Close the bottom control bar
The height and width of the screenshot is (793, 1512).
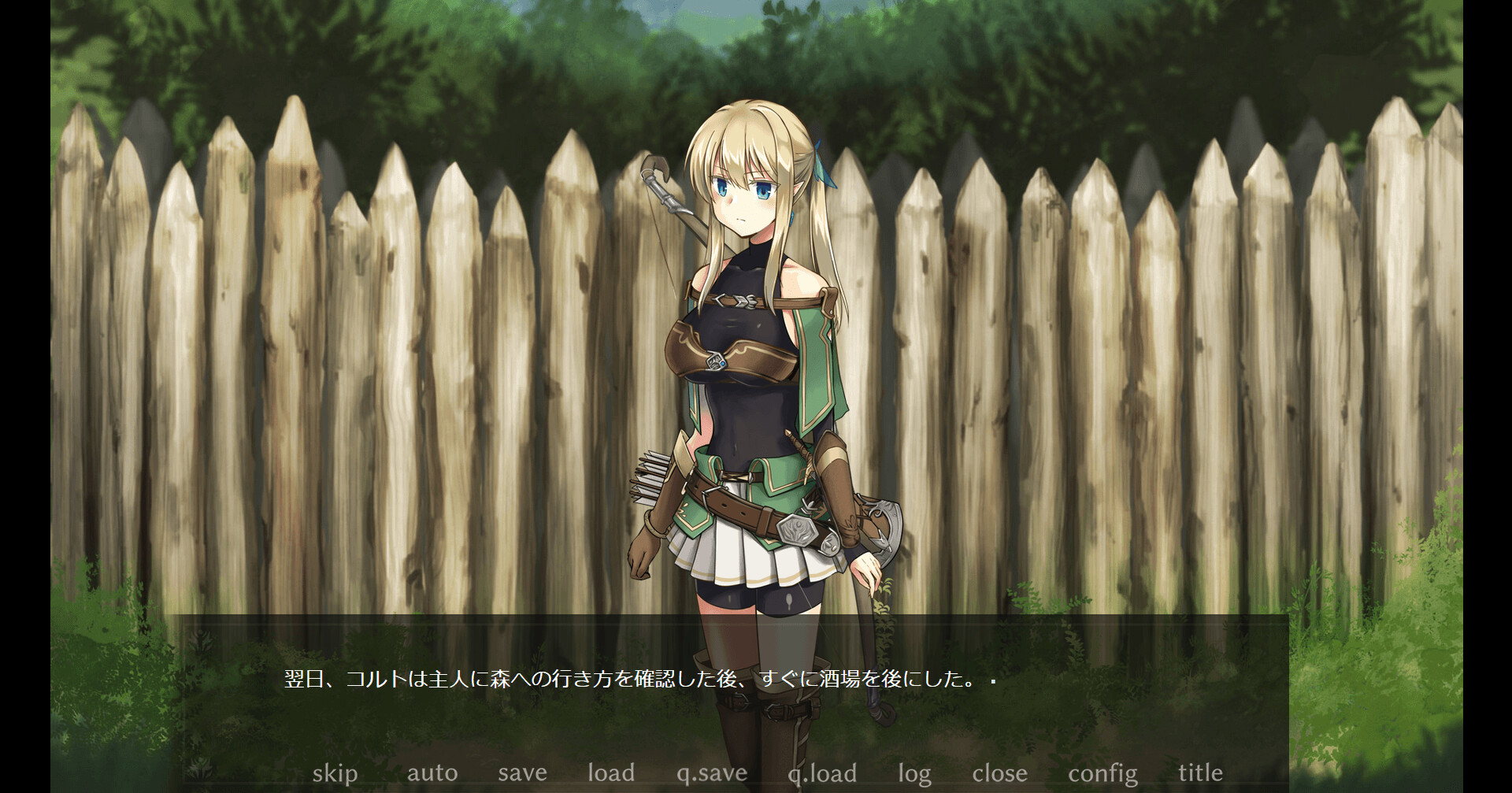[x=1000, y=773]
